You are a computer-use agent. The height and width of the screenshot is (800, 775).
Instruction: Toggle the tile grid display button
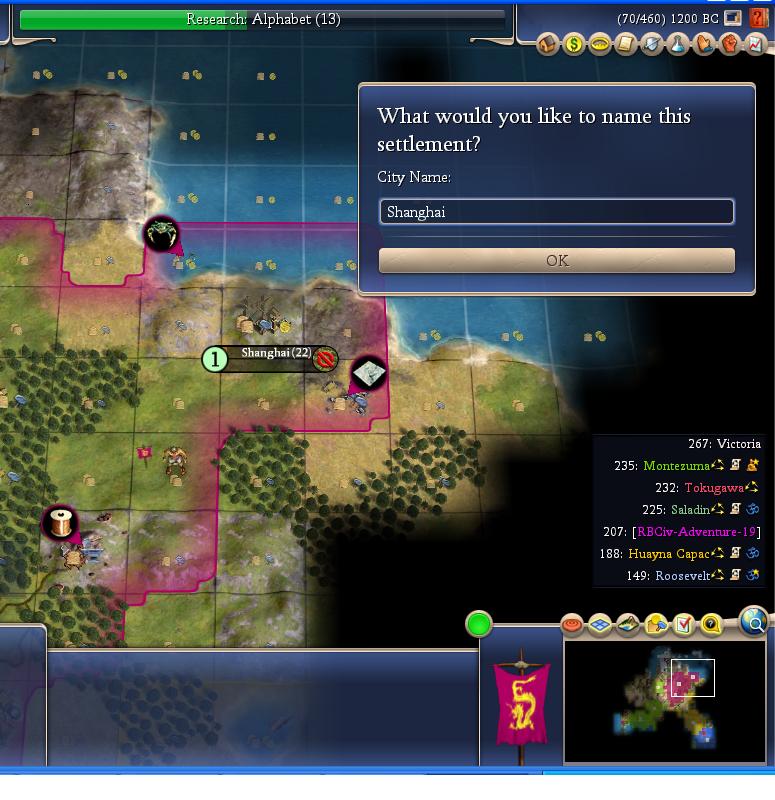click(600, 625)
